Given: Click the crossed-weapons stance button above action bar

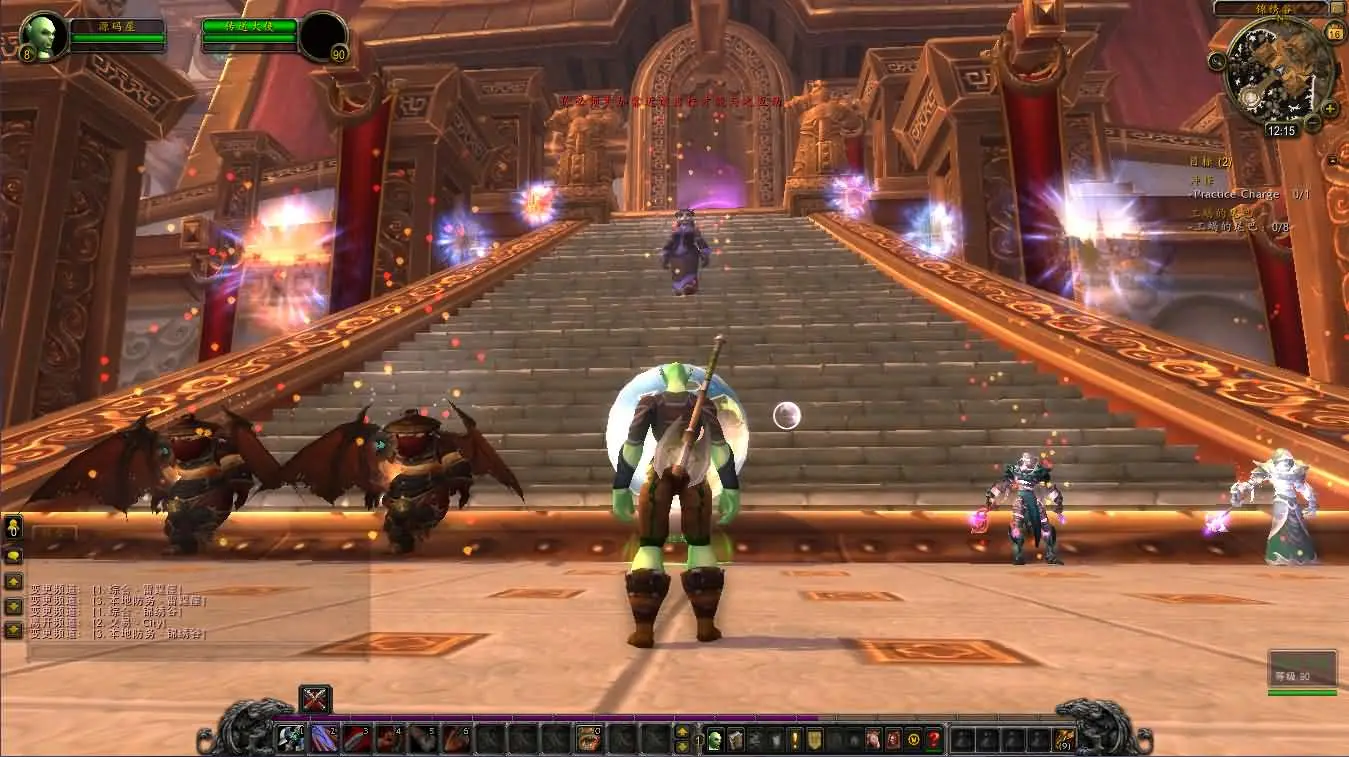Looking at the screenshot, I should (315, 699).
